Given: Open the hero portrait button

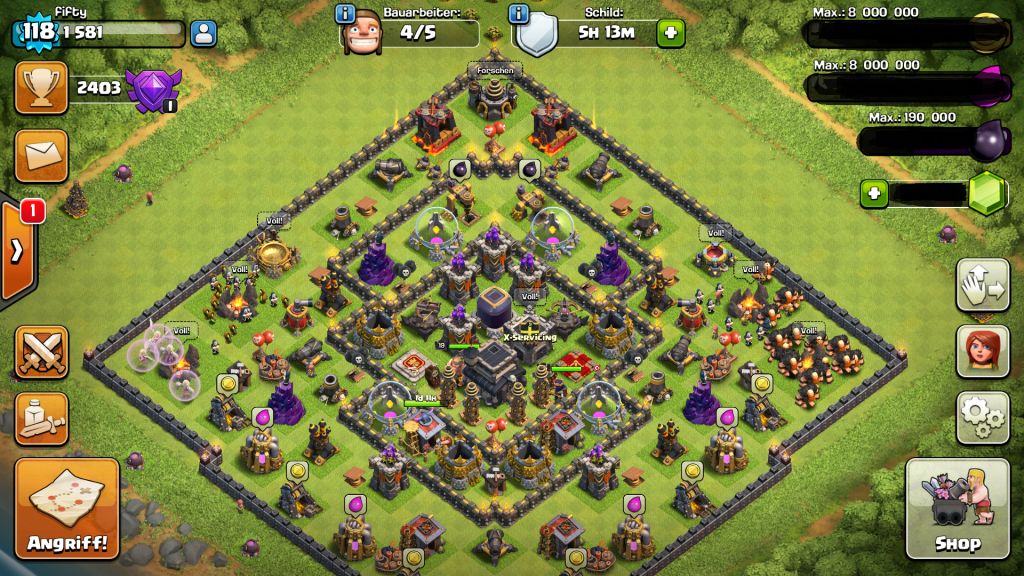Looking at the screenshot, I should tap(982, 351).
